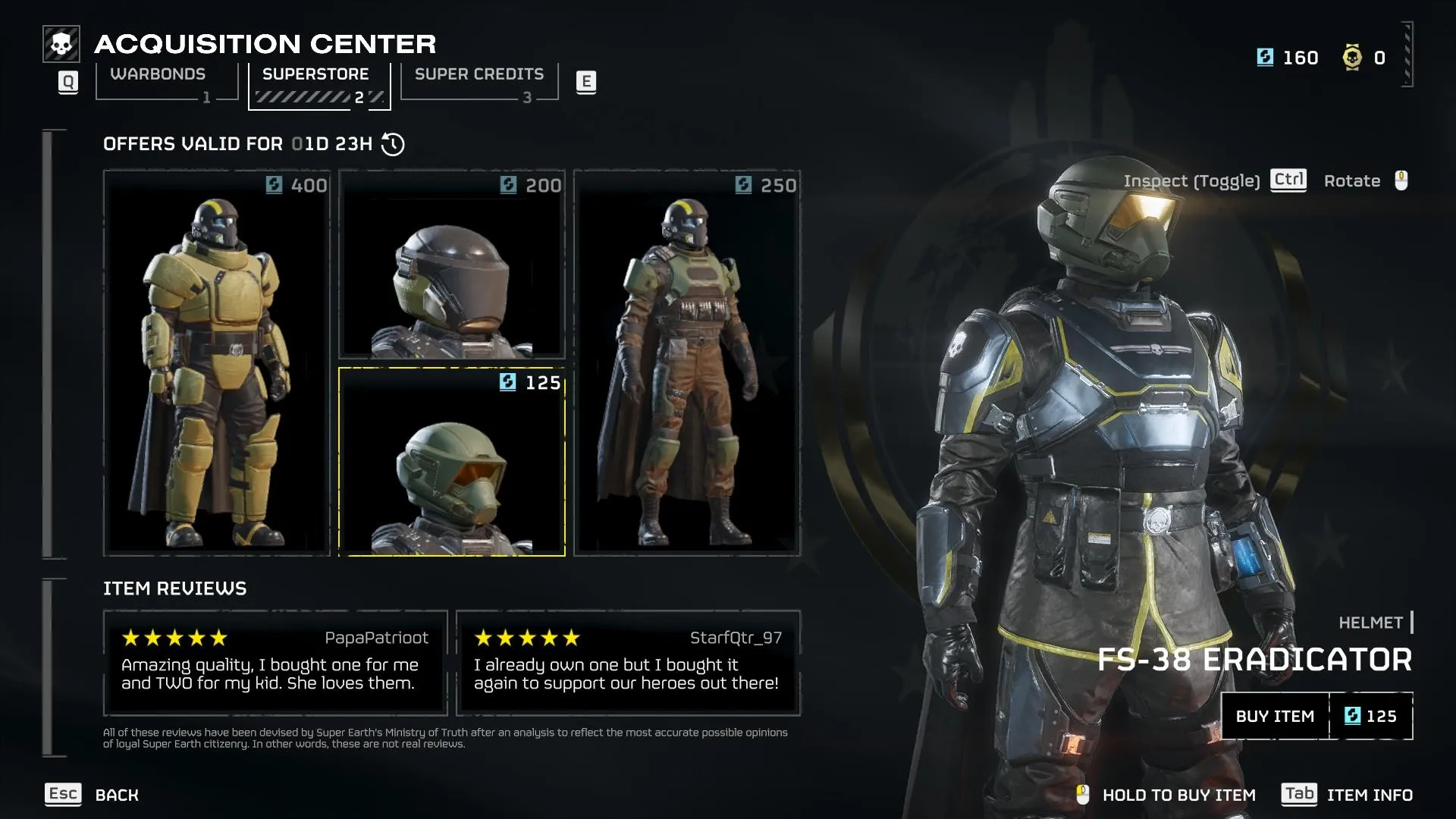Open the PapaPatrioot item review
Image resolution: width=1456 pixels, height=819 pixels.
click(275, 663)
